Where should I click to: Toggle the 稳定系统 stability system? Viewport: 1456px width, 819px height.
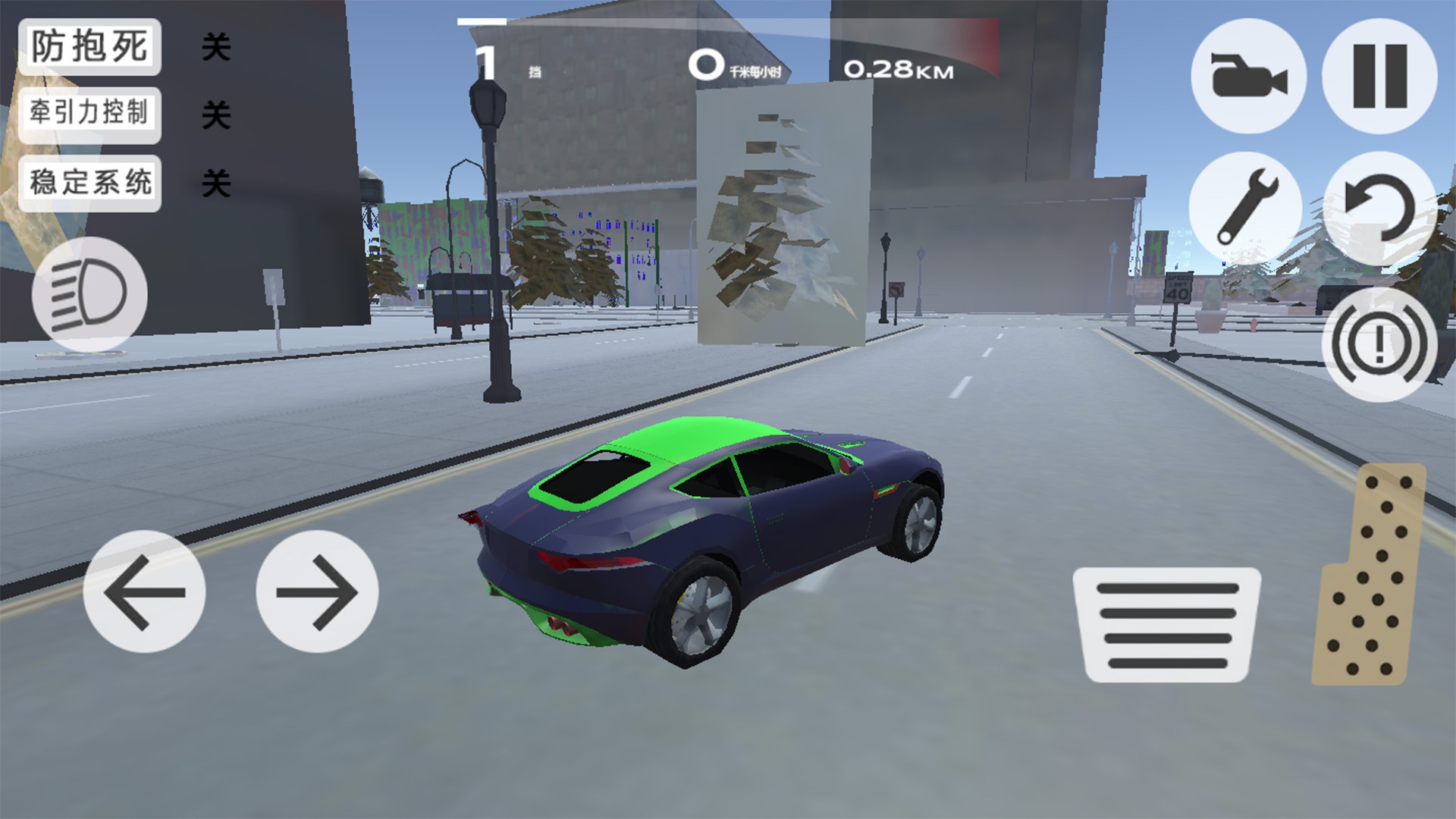[89, 183]
